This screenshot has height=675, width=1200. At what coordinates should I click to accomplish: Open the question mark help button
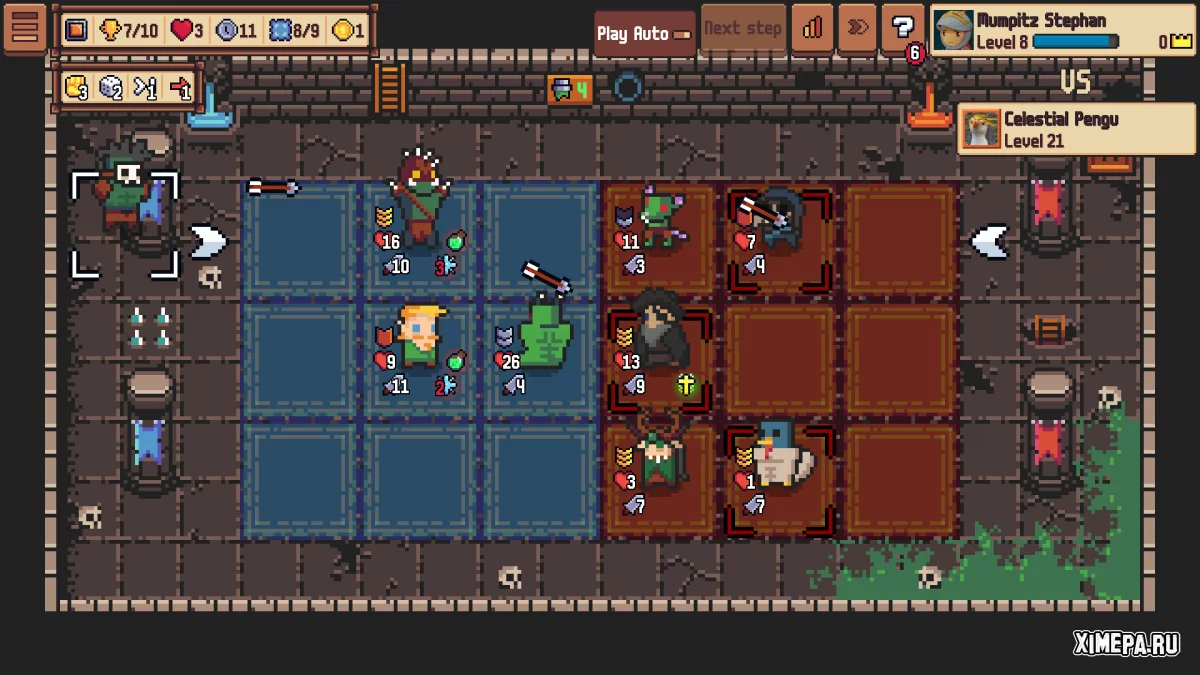903,29
